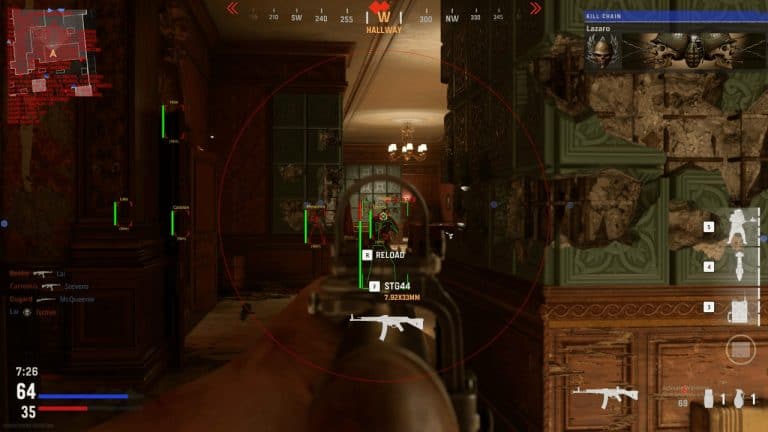This screenshot has width=768, height=432.
Task: Select the tactical grenade icon
Action: pyautogui.click(x=706, y=400)
